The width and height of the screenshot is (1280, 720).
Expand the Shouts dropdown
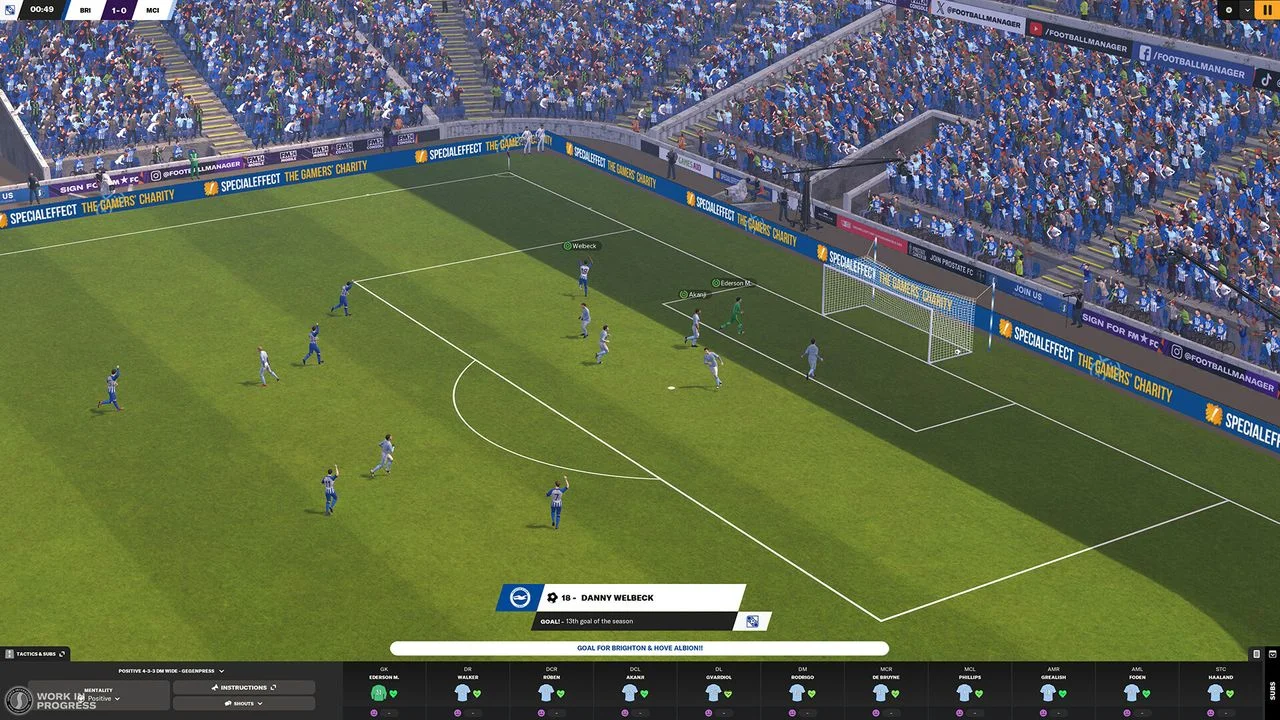[243, 703]
